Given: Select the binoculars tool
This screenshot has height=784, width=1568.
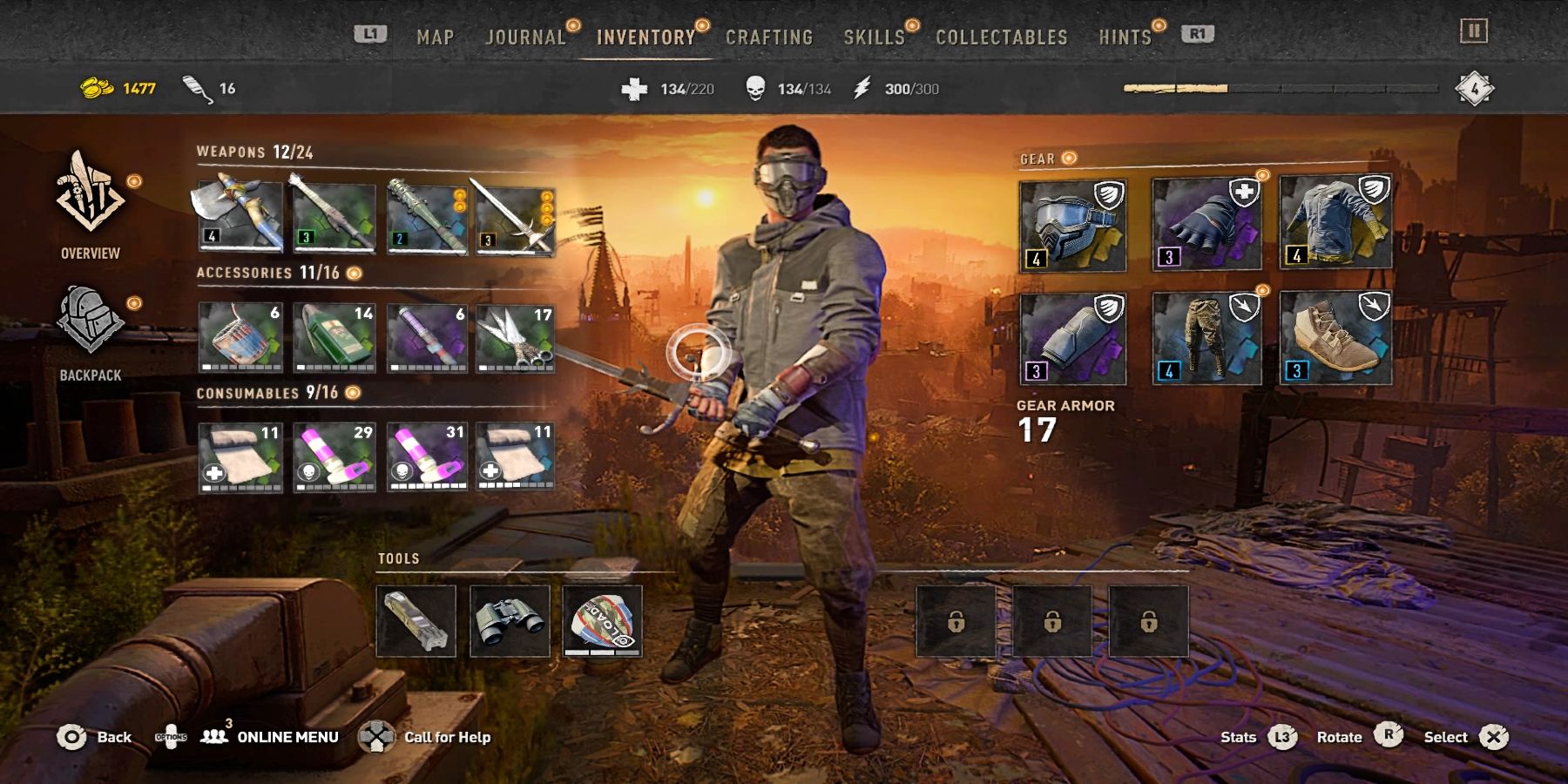Looking at the screenshot, I should click(x=510, y=620).
